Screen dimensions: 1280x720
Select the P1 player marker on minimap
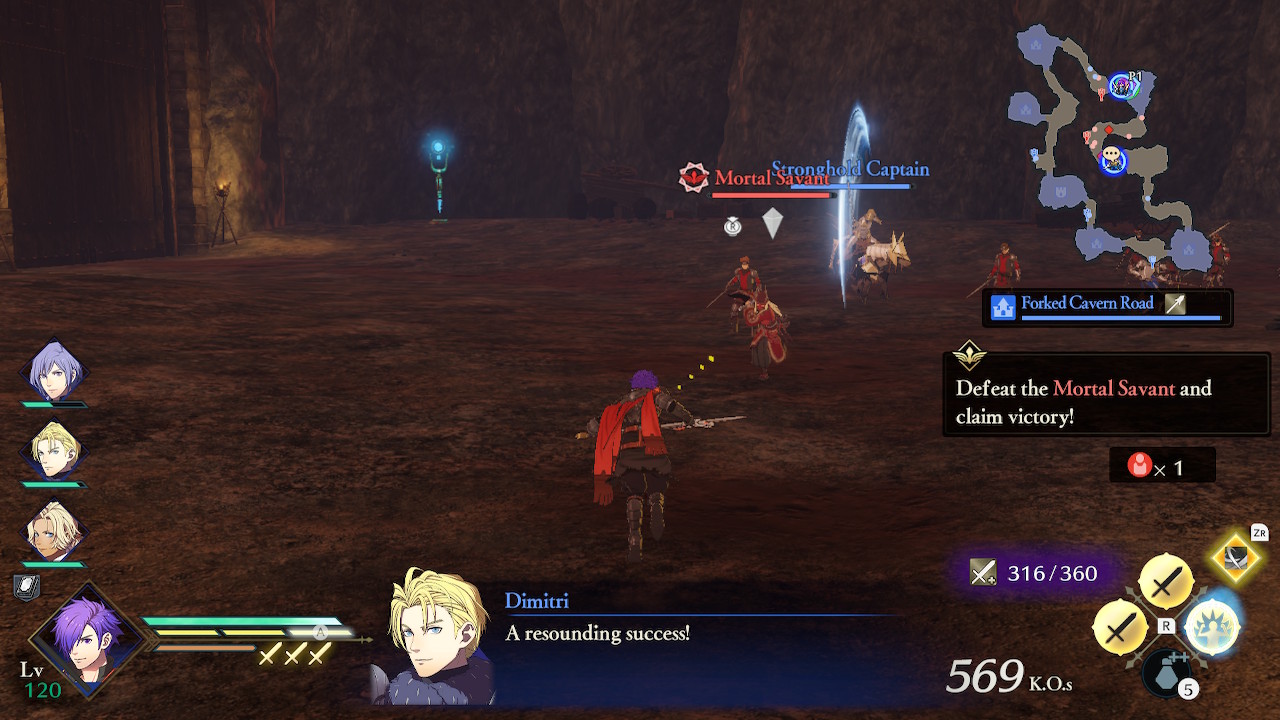click(1123, 87)
